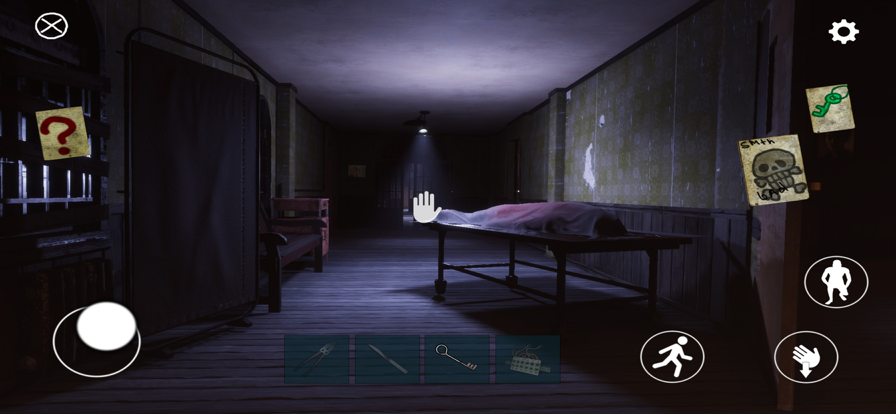Select the knife blade inventory slot

point(387,359)
